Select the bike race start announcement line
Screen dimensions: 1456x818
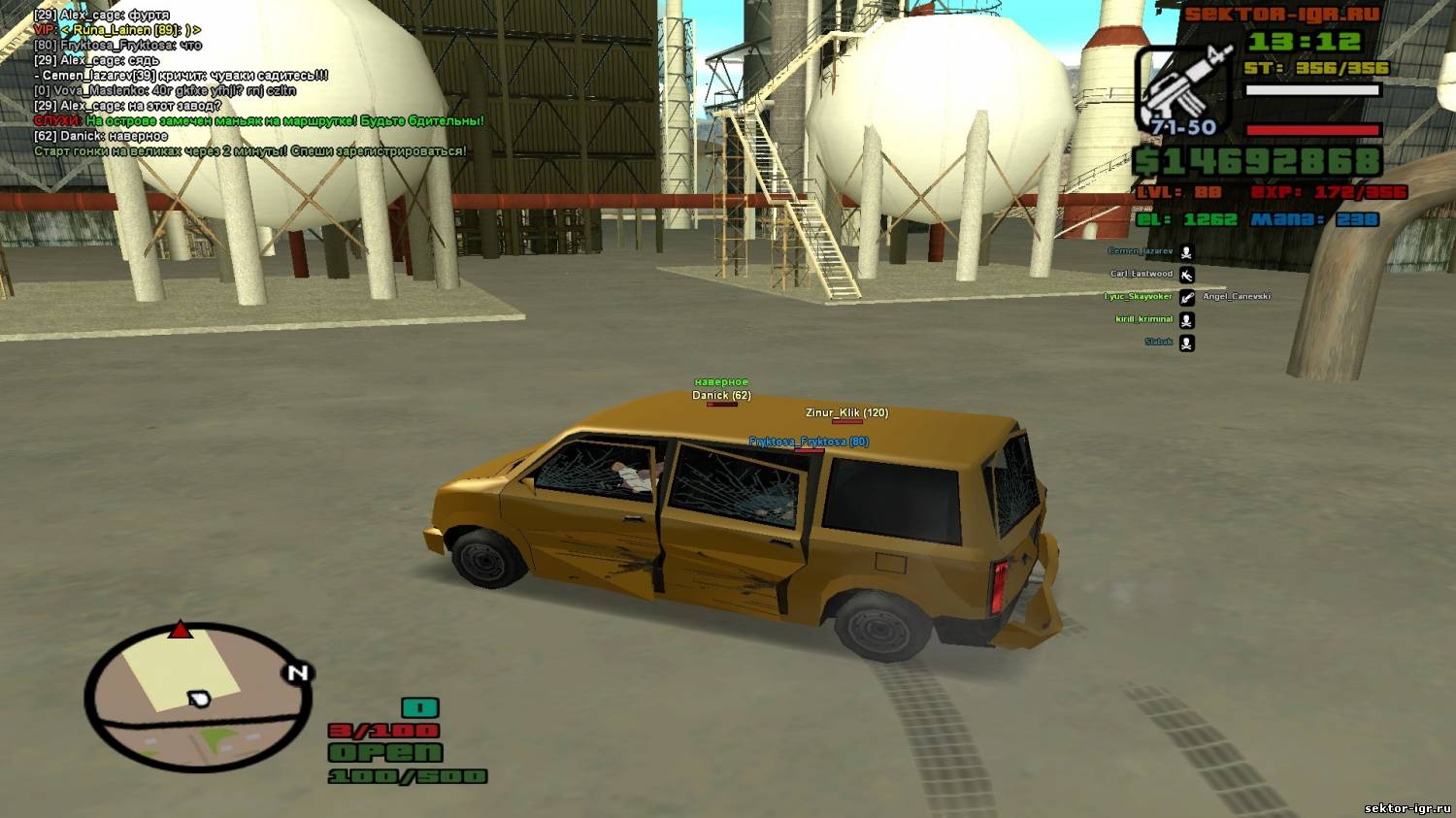pos(249,151)
